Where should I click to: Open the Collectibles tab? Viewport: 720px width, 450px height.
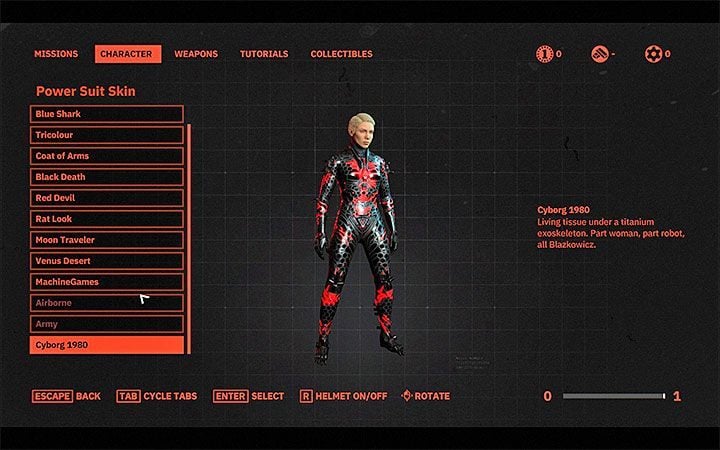point(341,54)
